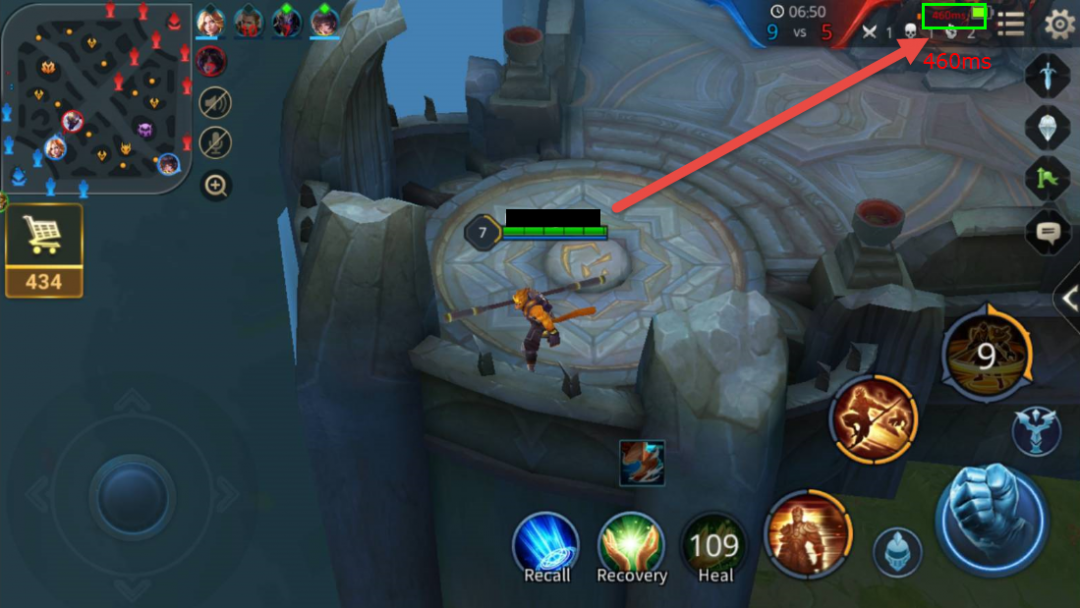Send the sword attack signal
Viewport: 1080px width, 608px height.
point(1048,76)
